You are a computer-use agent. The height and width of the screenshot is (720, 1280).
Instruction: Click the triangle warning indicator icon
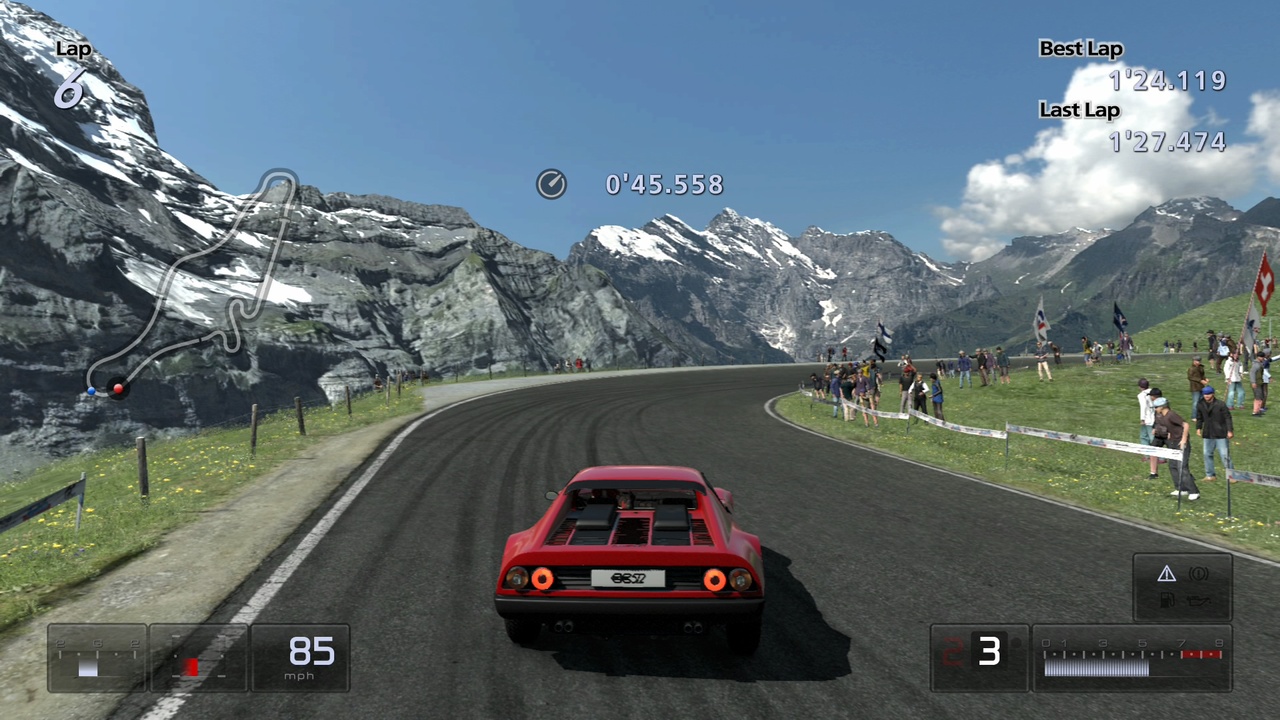[1166, 574]
